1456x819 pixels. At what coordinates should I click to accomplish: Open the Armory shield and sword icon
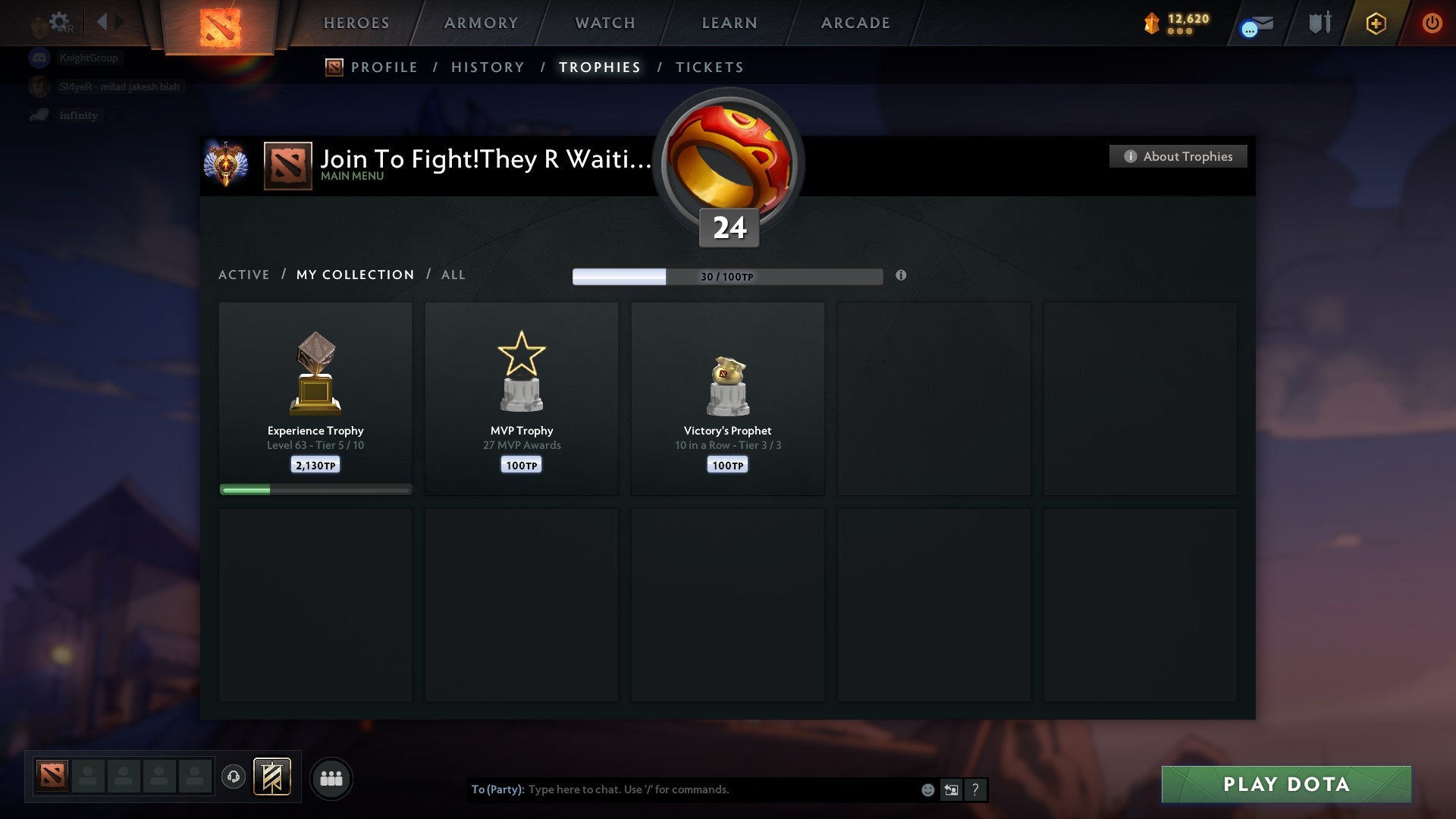click(1319, 23)
